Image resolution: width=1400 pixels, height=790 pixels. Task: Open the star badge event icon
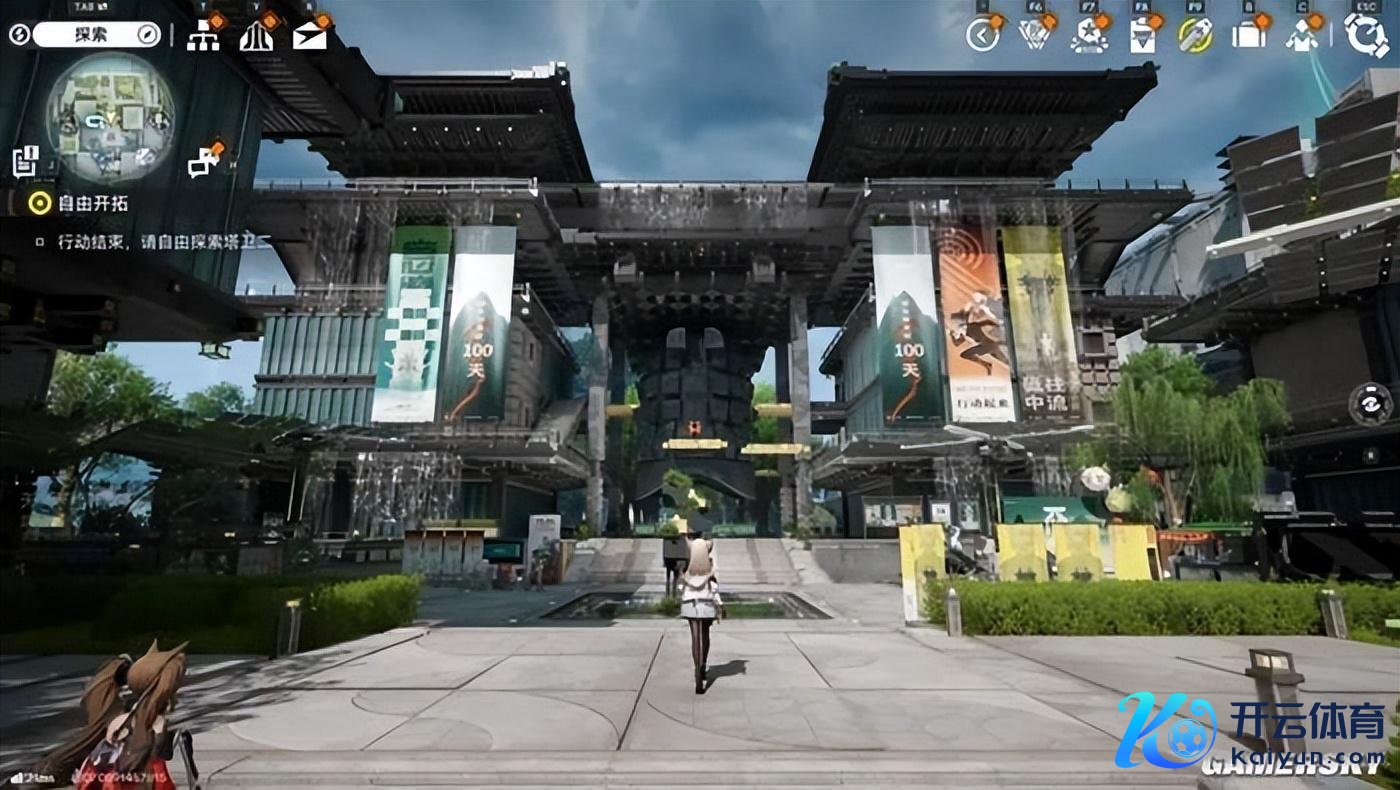(1088, 35)
